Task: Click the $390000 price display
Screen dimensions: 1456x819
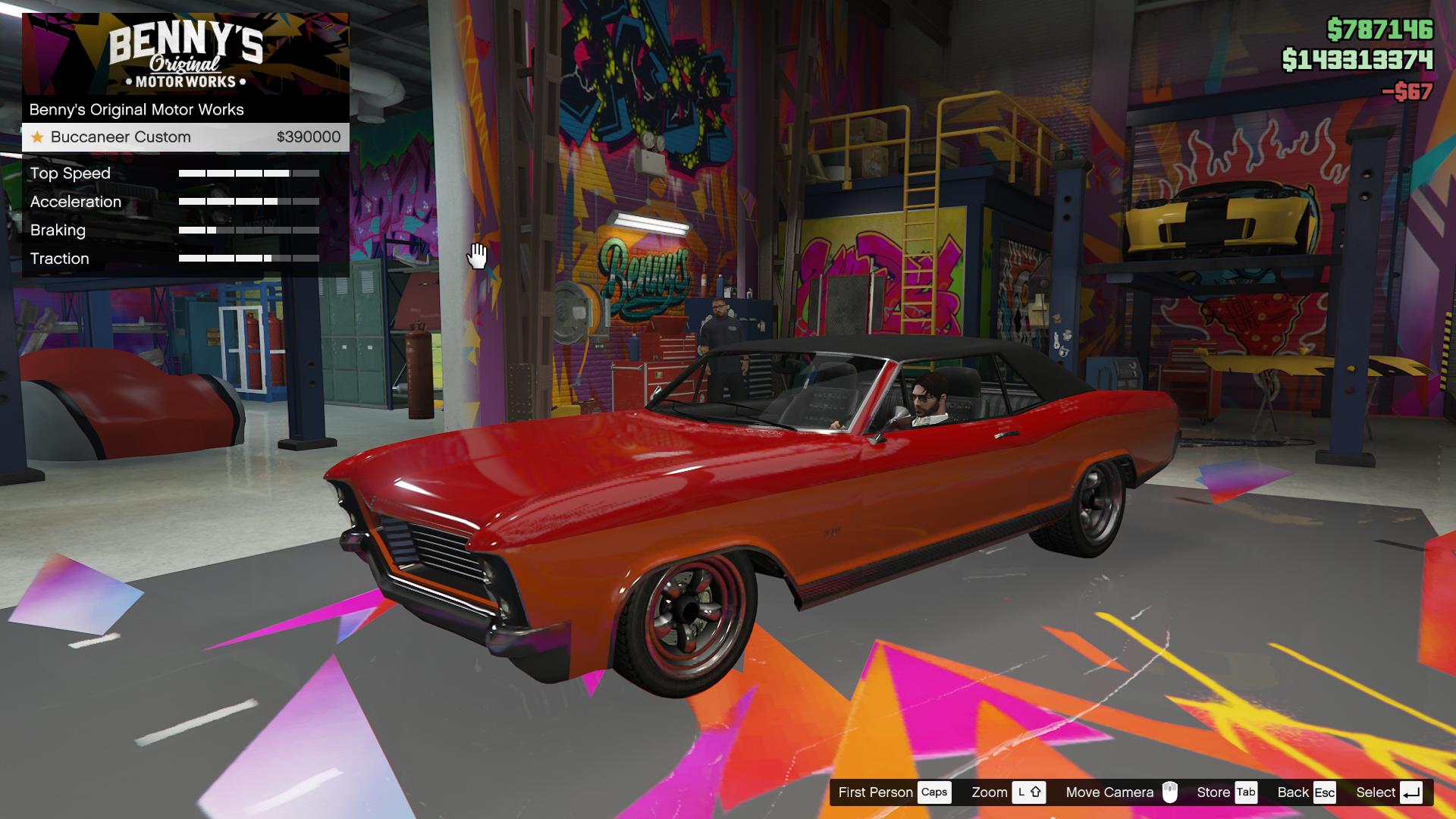Action: (x=306, y=137)
